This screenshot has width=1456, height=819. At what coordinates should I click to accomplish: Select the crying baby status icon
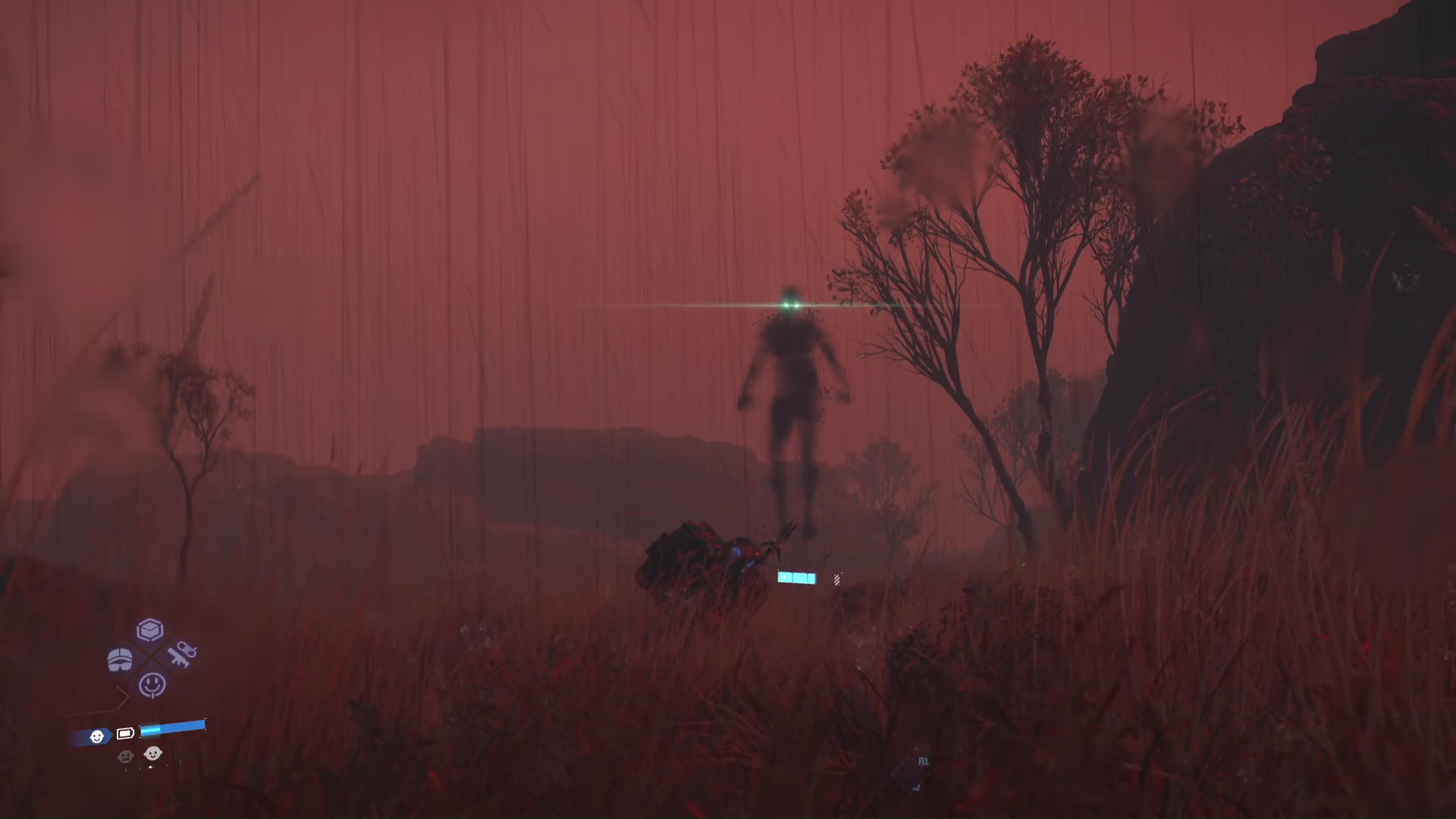point(124,756)
